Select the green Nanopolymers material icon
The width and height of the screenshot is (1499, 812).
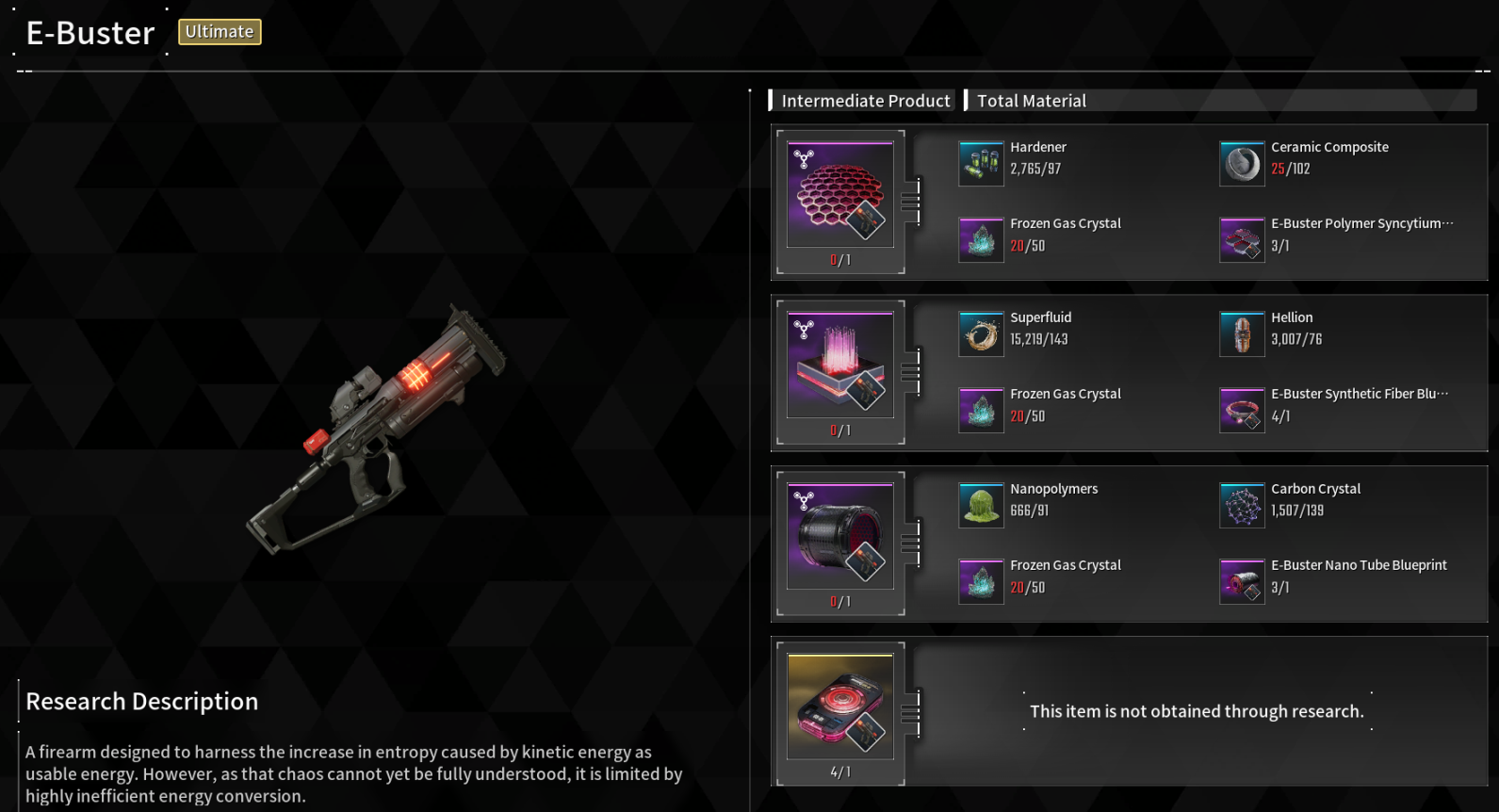[981, 506]
